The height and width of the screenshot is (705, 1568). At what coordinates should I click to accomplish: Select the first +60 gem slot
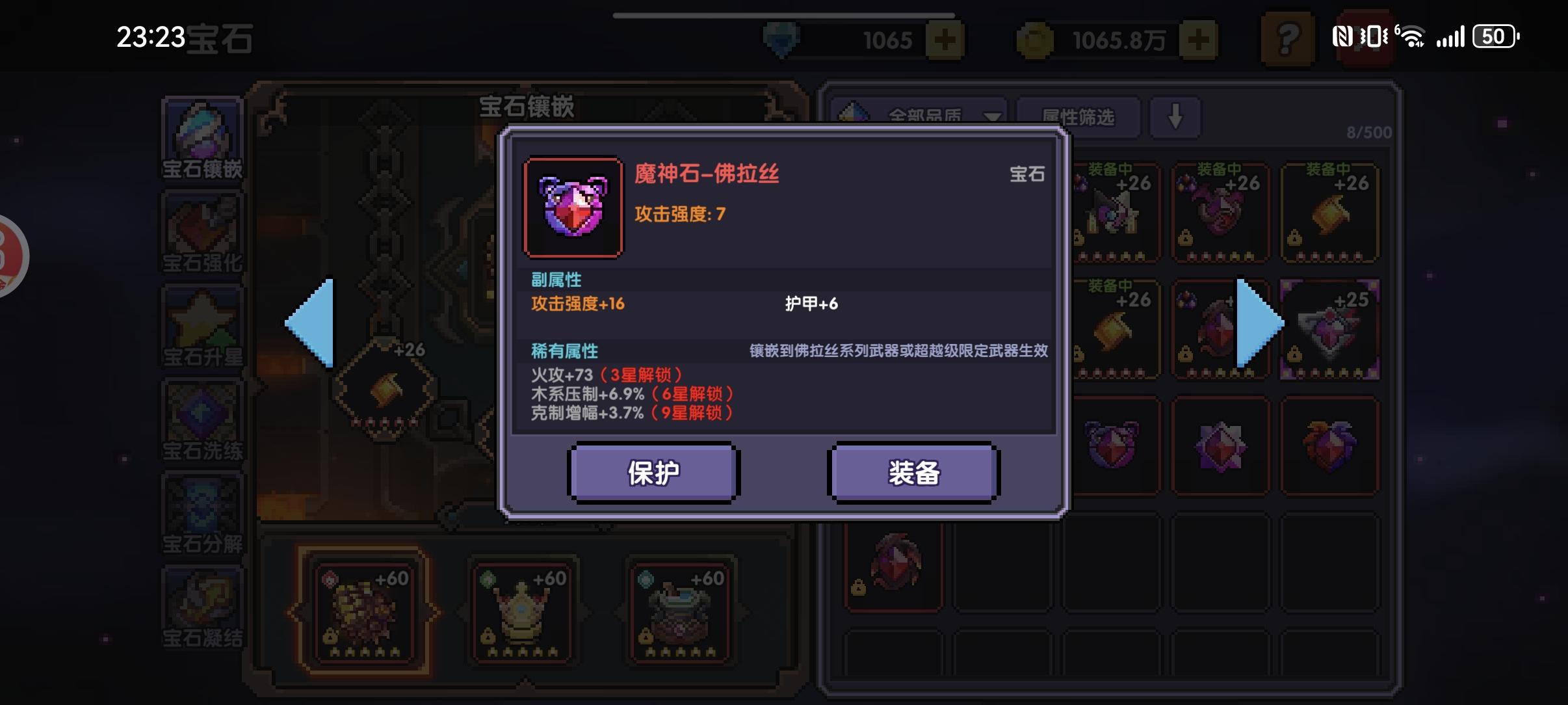click(363, 608)
